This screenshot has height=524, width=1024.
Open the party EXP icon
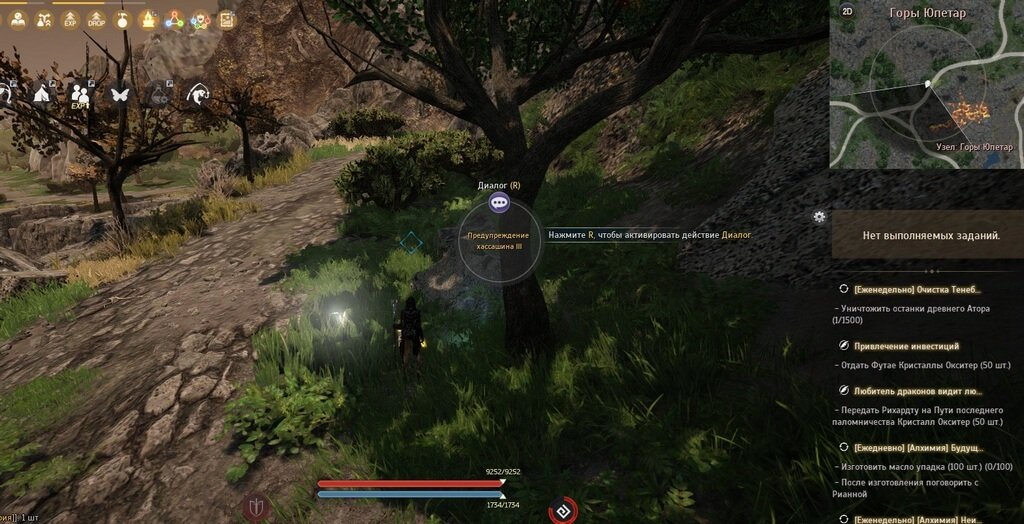point(81,93)
